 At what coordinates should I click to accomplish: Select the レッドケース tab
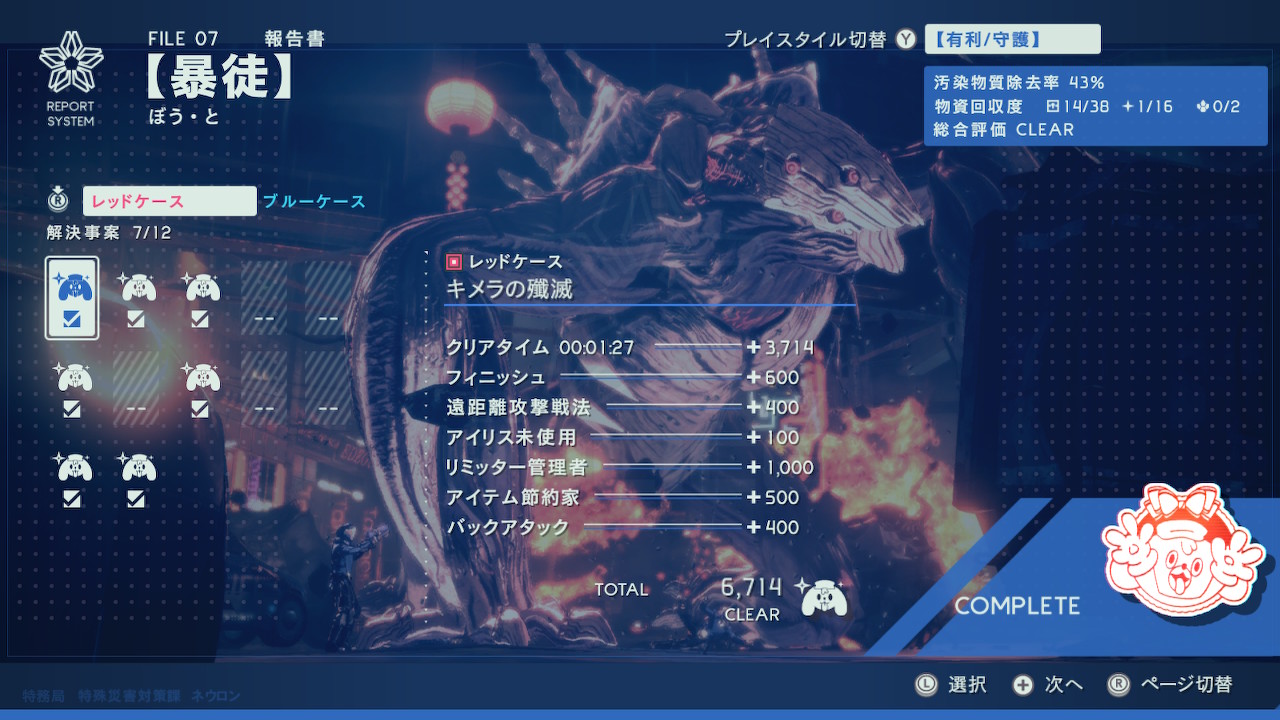[169, 202]
